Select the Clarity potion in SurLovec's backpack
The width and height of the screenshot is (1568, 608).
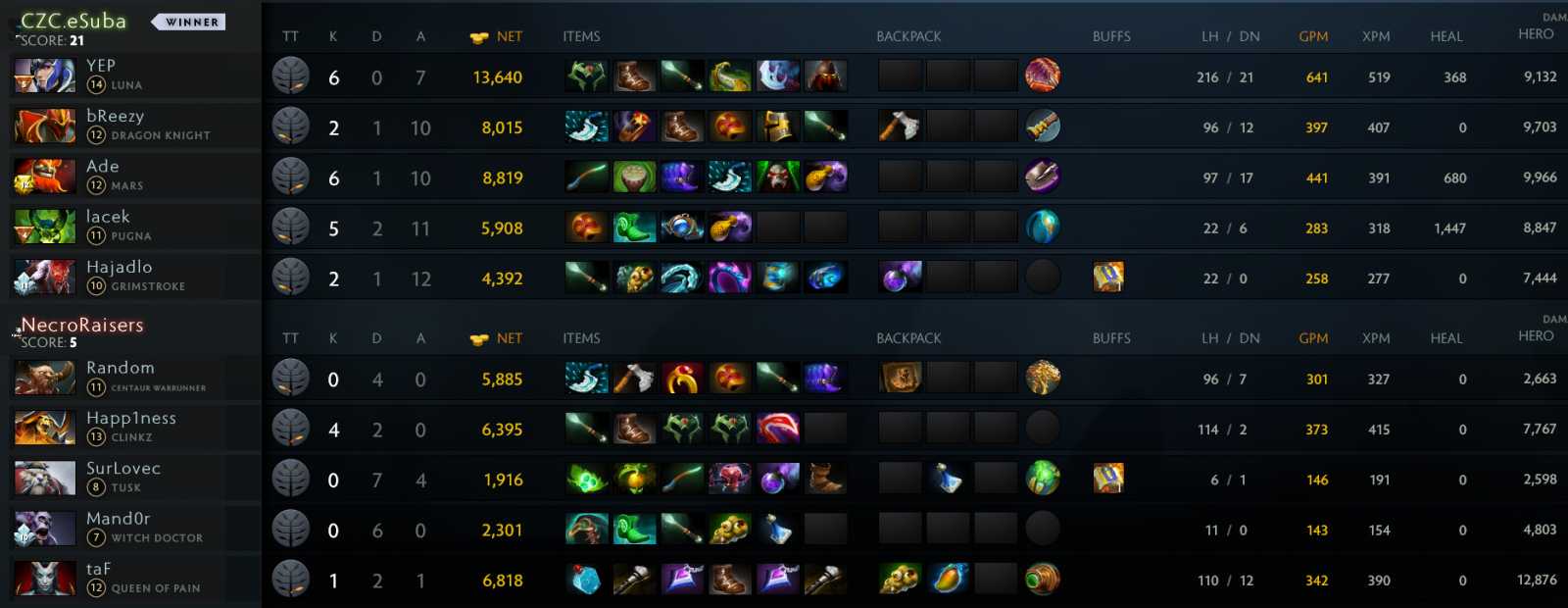tap(948, 479)
